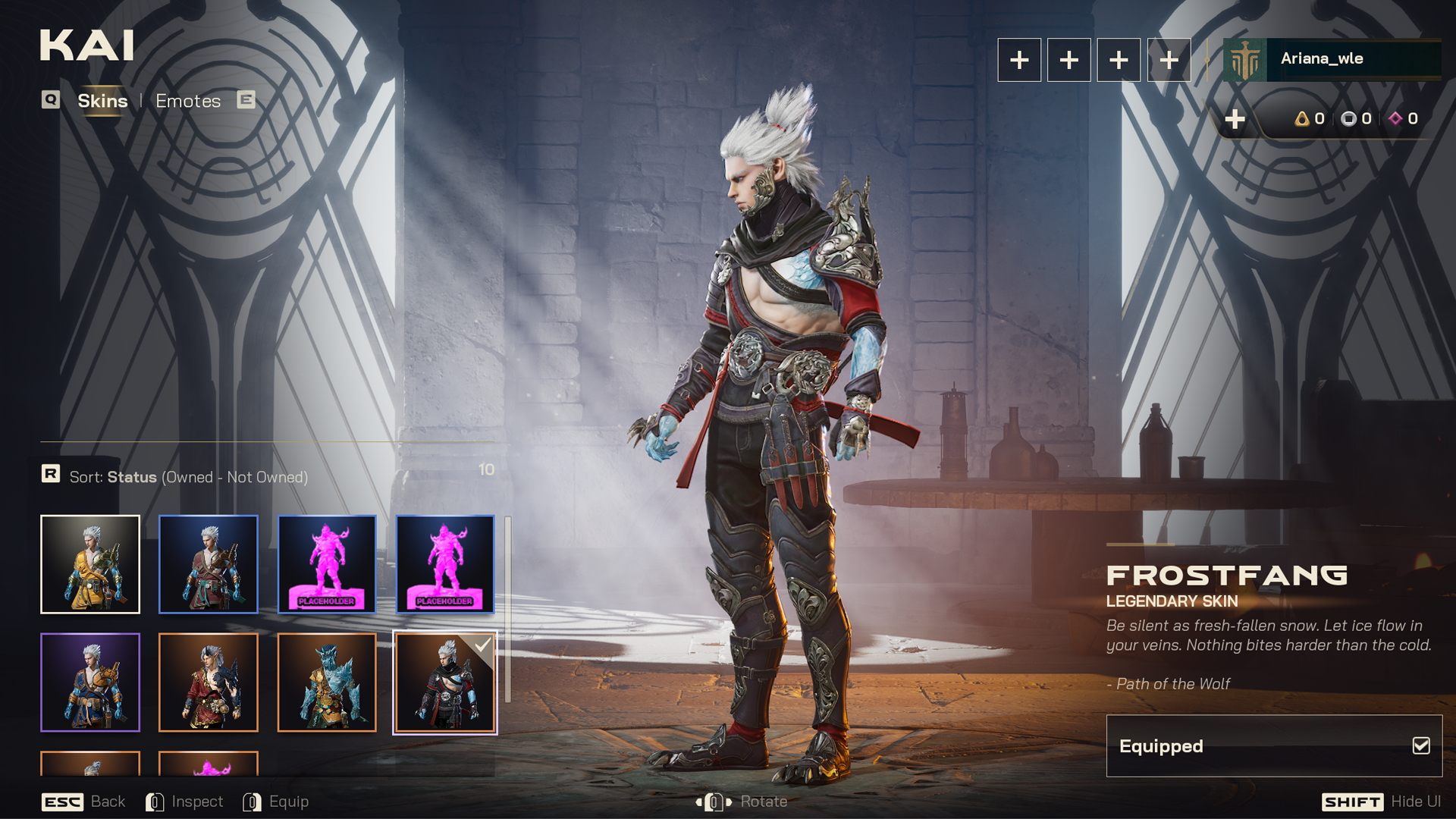Select the yellow-robed Kai skin thumbnail

click(90, 564)
